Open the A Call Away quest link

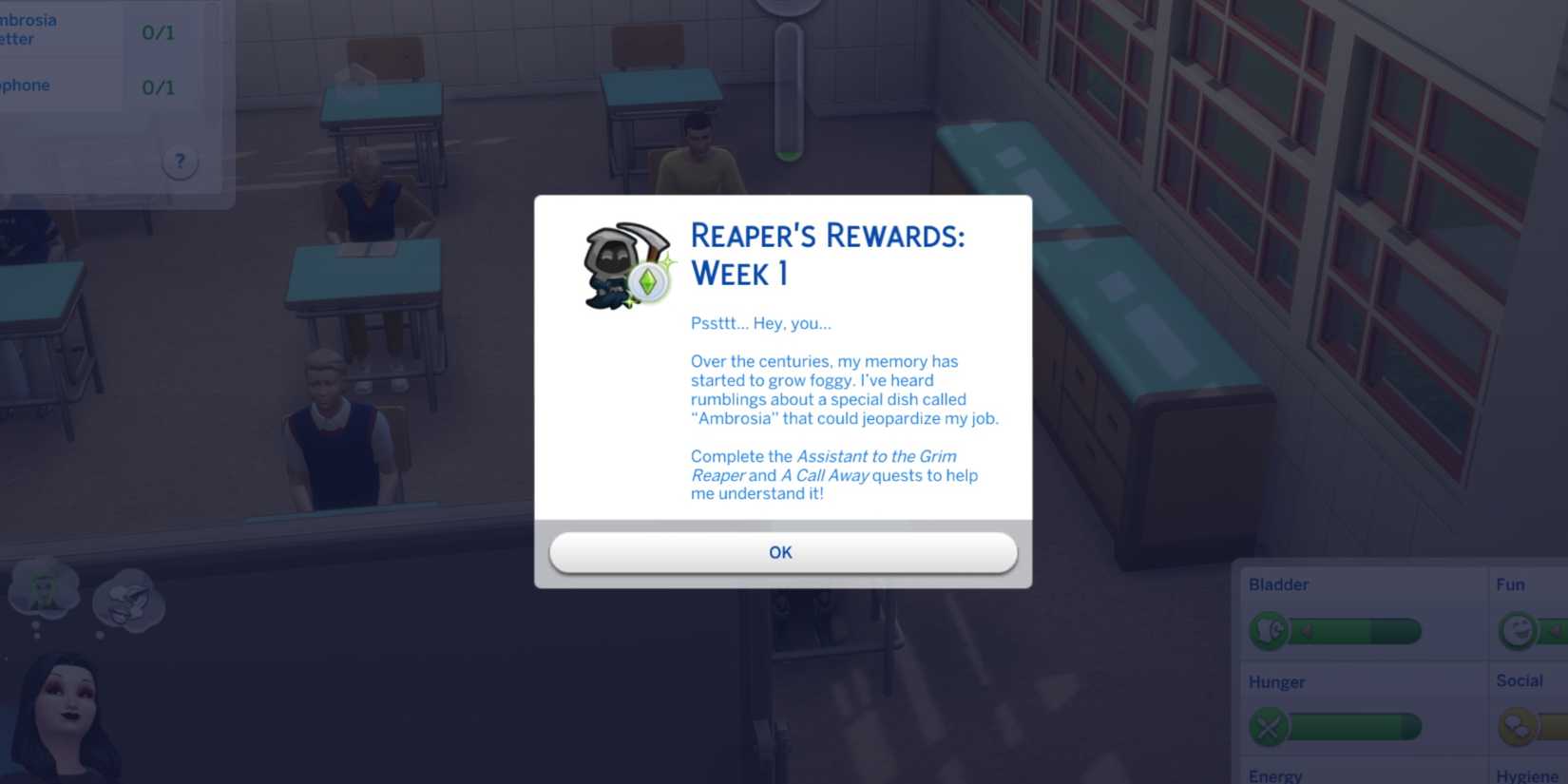pyautogui.click(x=825, y=475)
